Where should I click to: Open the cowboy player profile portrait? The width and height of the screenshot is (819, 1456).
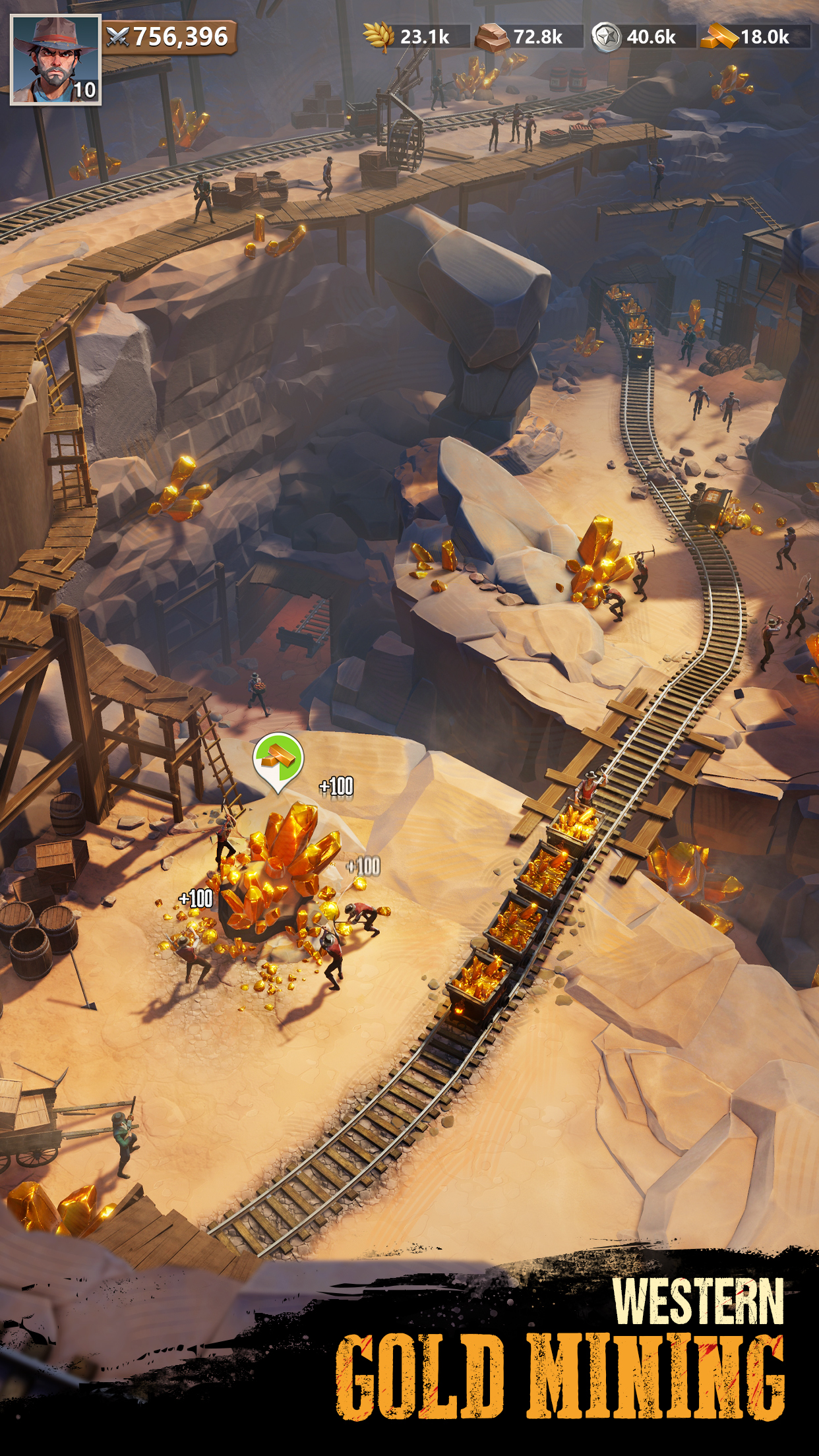click(x=55, y=59)
